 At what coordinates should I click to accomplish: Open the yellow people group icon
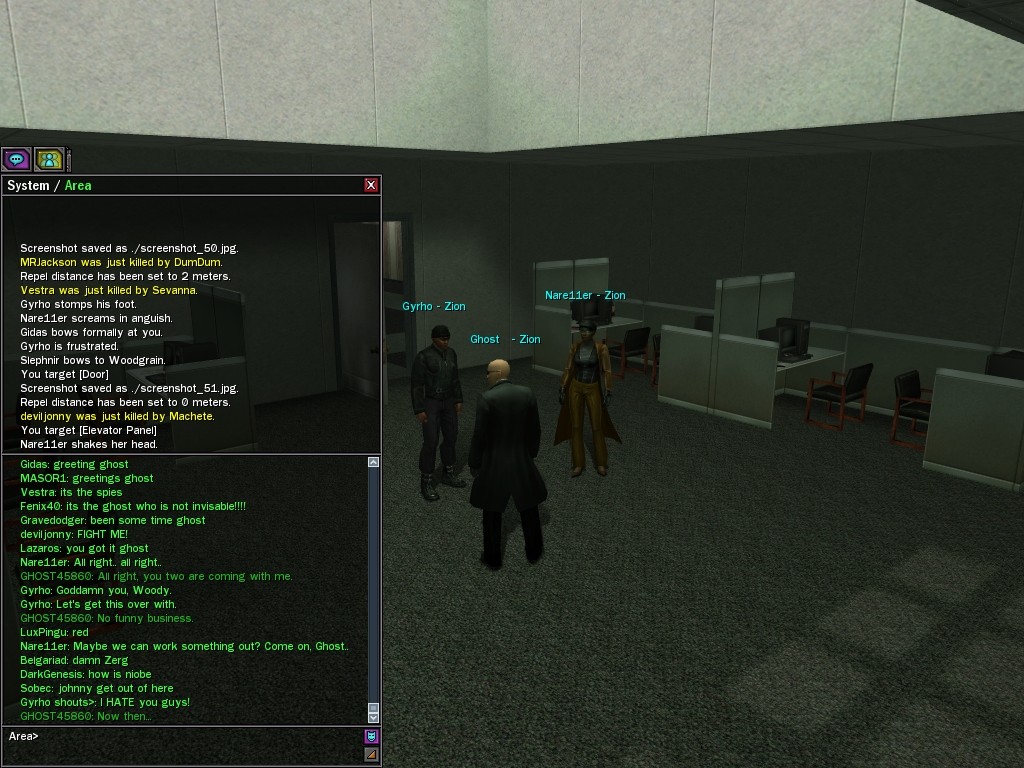48,159
